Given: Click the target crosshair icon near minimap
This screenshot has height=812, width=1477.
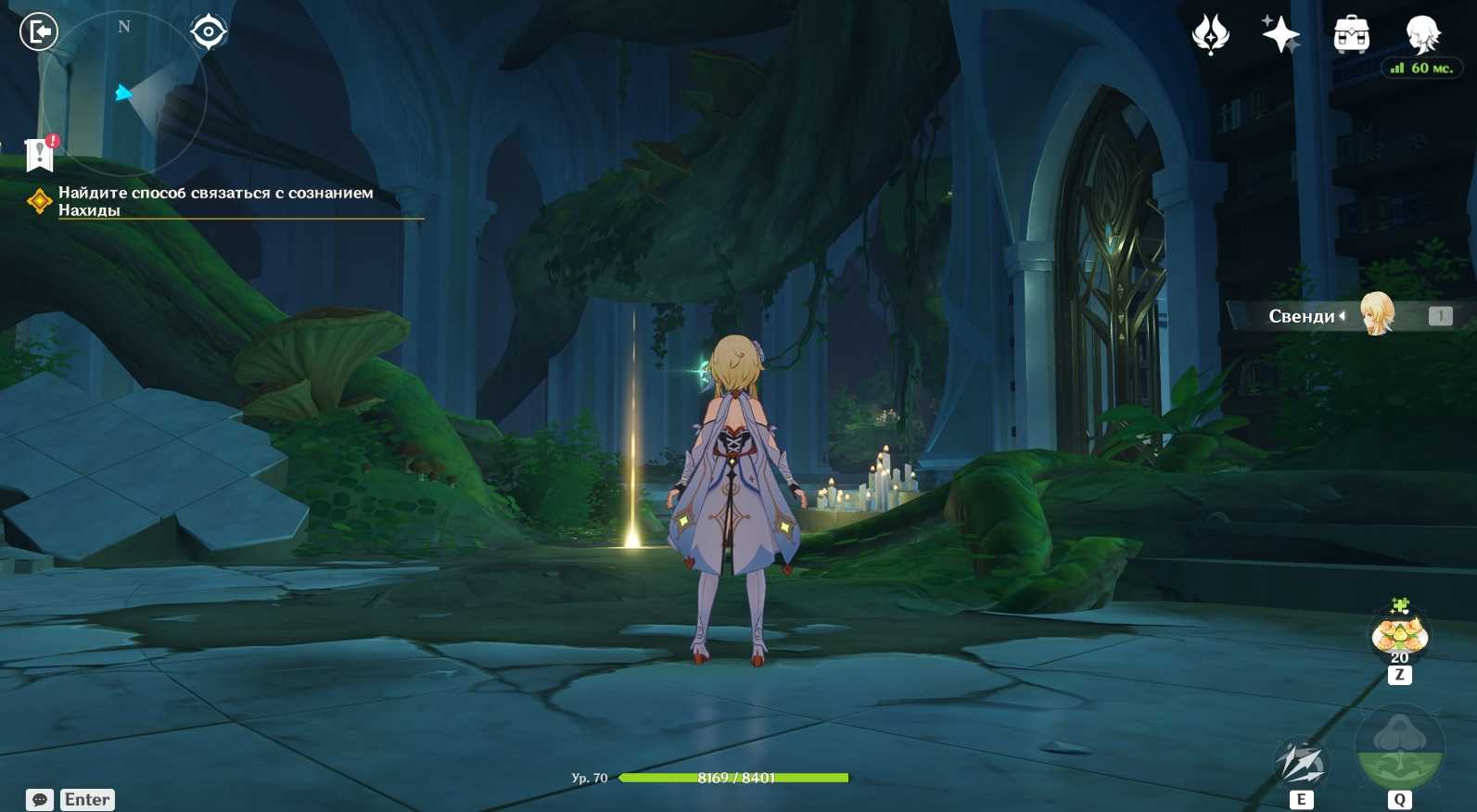Looking at the screenshot, I should [209, 32].
